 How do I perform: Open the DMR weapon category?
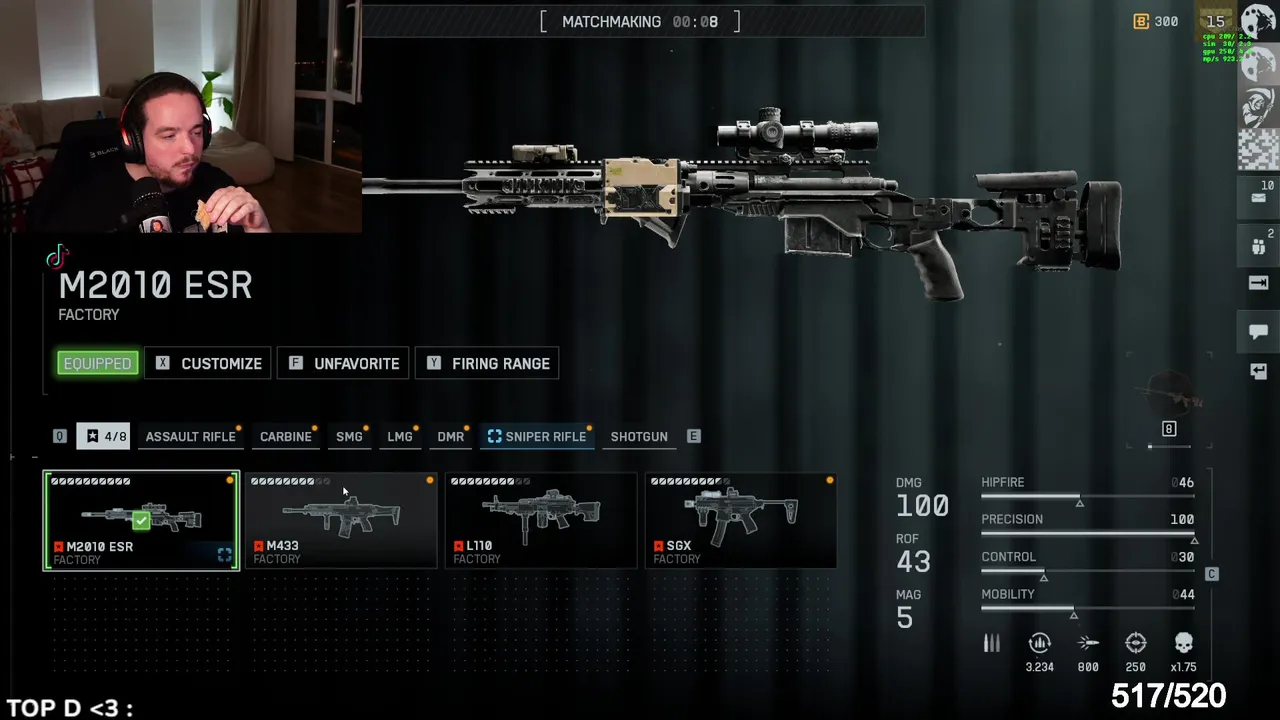[x=450, y=437]
